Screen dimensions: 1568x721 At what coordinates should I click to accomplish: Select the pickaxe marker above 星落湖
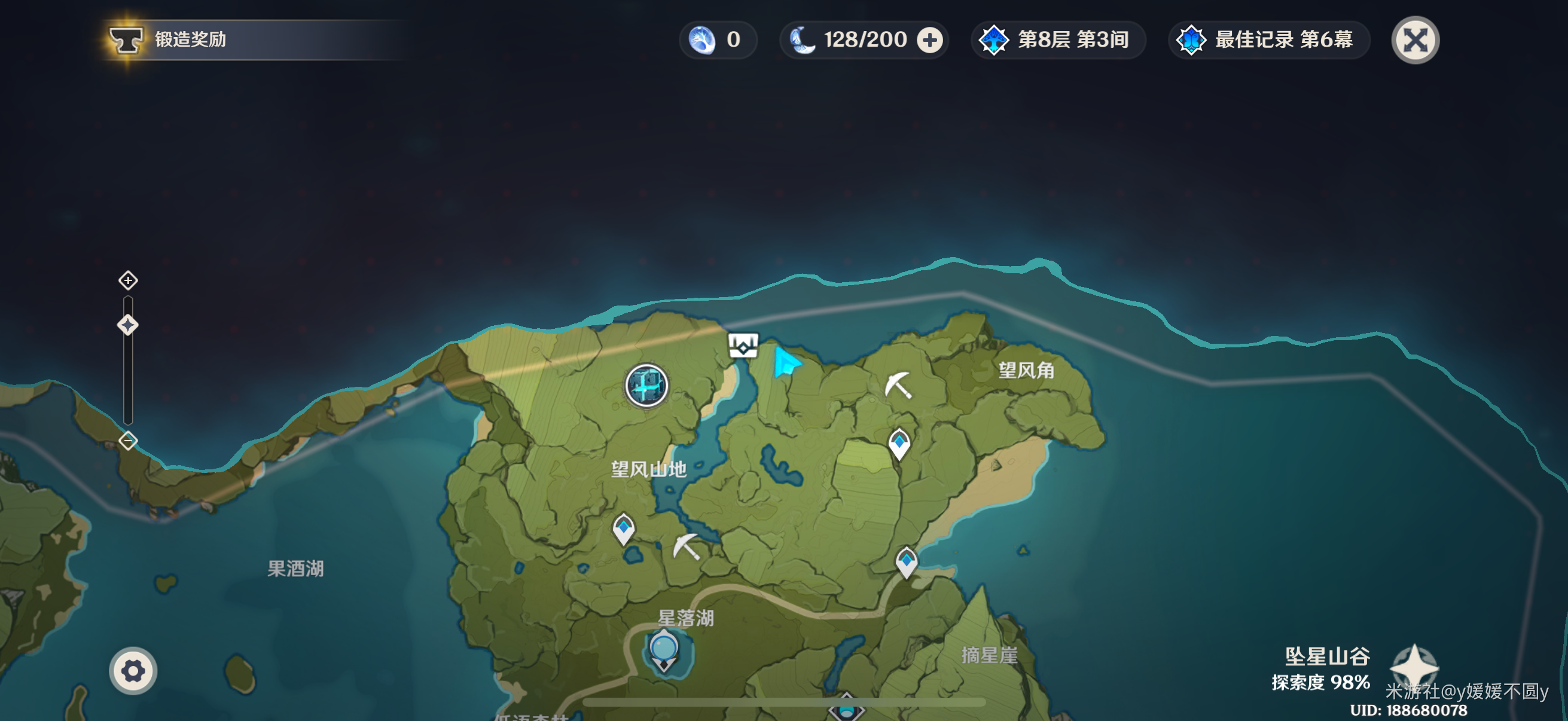point(686,546)
